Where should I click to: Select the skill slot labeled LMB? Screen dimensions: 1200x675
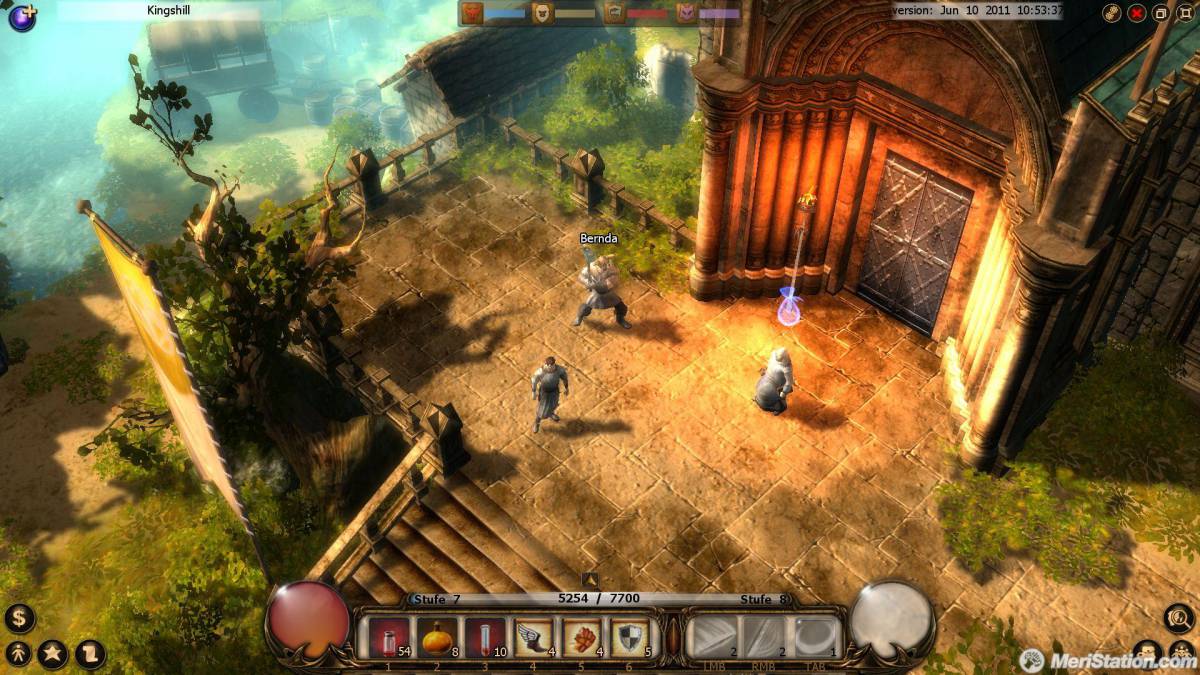(x=714, y=636)
